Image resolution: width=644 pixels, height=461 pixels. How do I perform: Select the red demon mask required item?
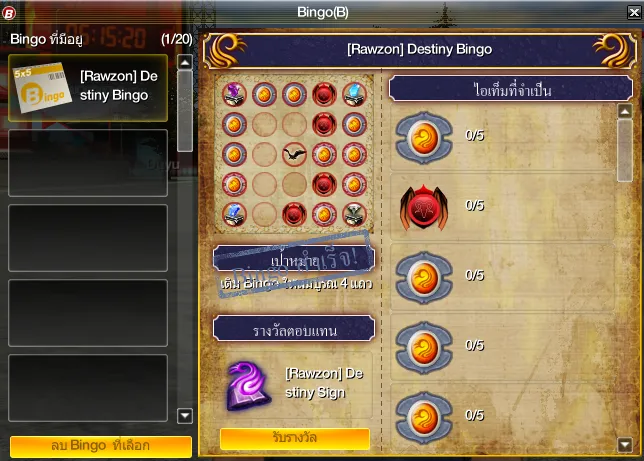pos(424,205)
